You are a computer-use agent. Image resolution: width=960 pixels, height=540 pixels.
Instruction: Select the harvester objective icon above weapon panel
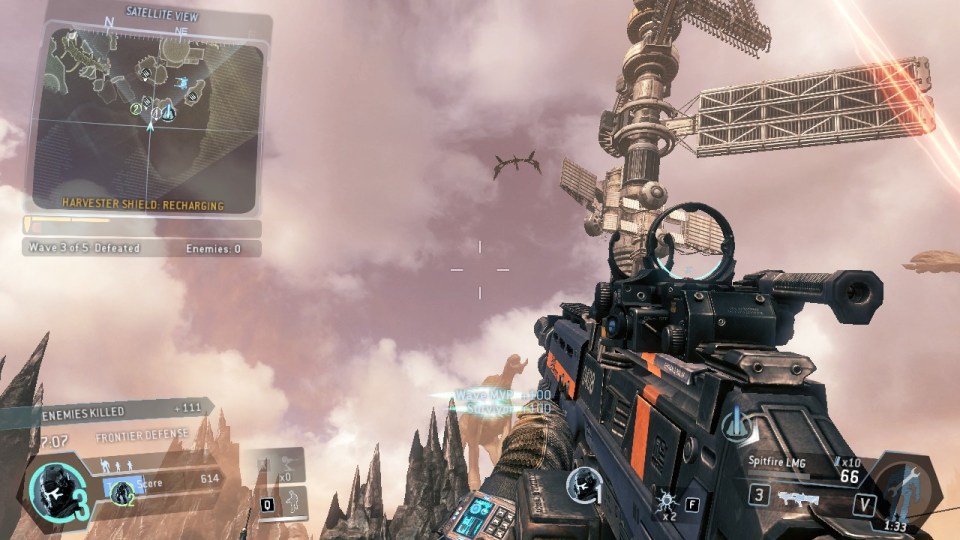(x=736, y=424)
